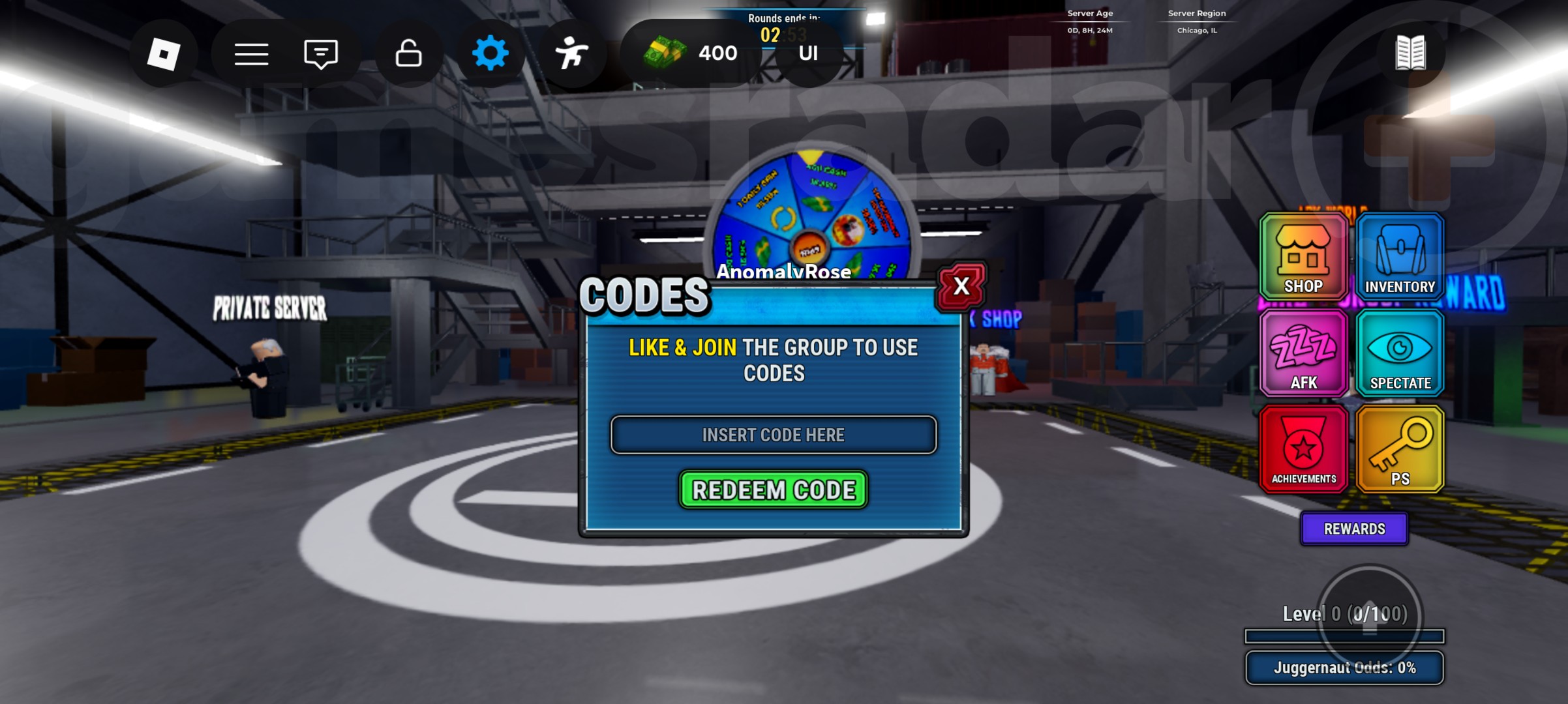Open the book guide icon
This screenshot has height=704, width=1568.
point(1410,53)
